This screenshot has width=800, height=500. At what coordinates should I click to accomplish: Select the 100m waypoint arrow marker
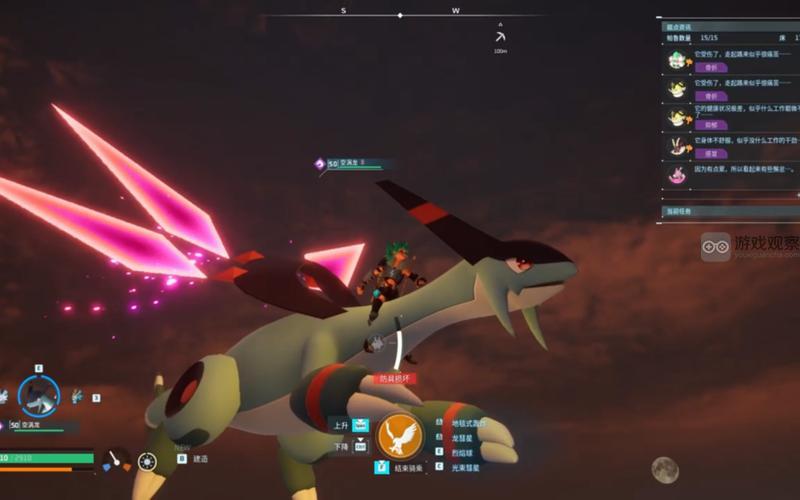coord(500,37)
